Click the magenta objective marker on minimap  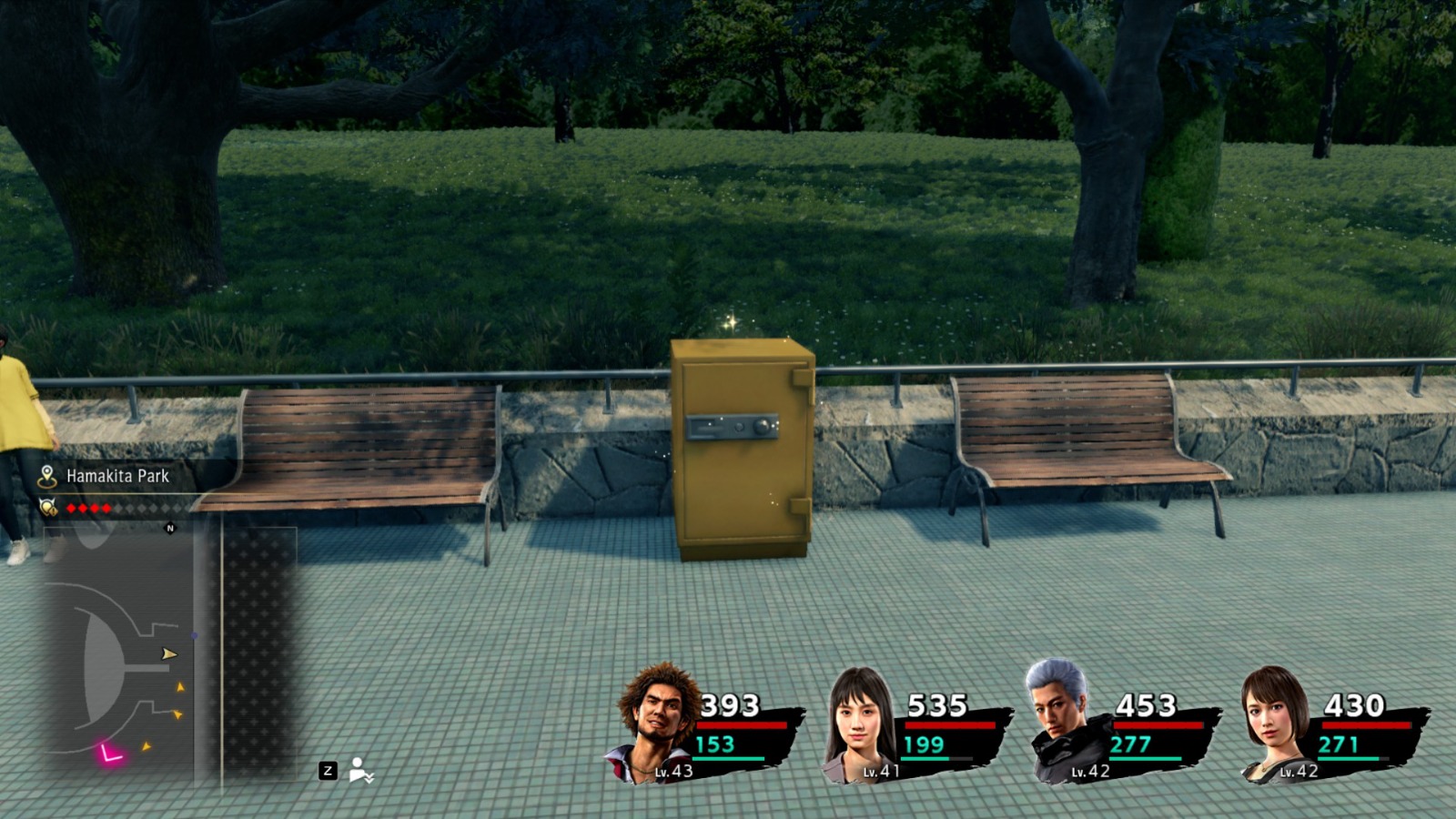[108, 752]
